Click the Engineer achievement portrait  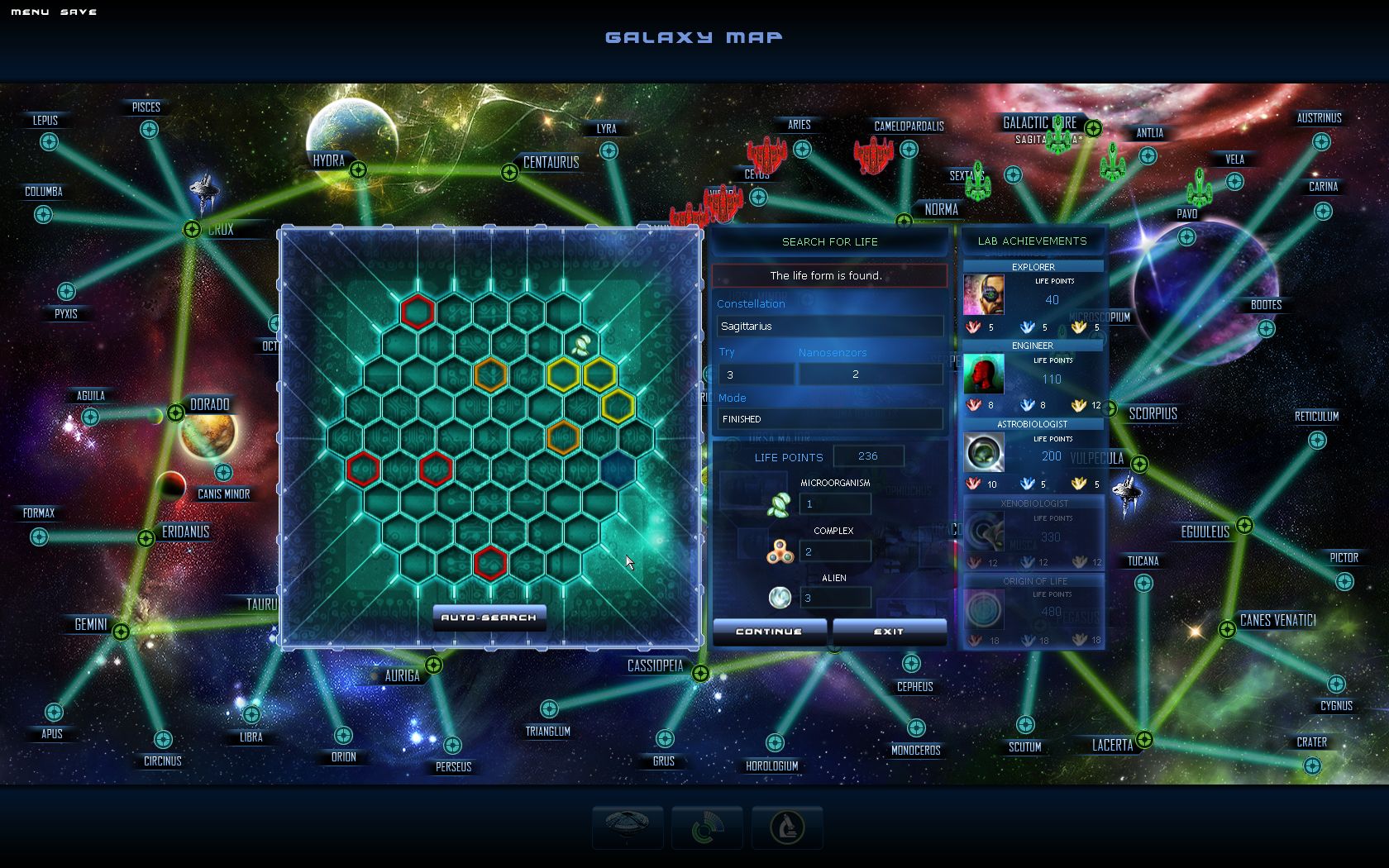point(983,374)
